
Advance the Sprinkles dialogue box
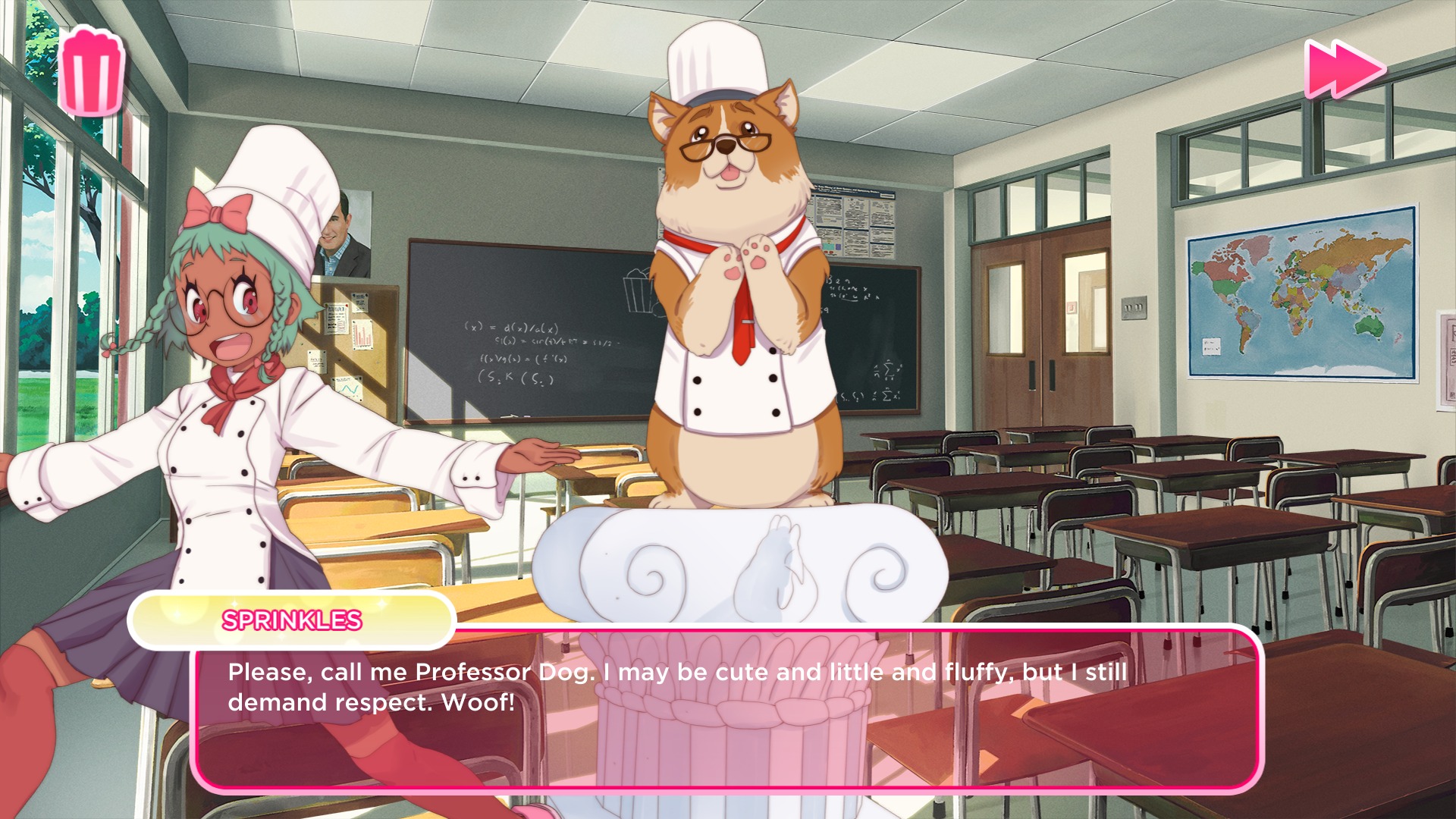tap(728, 708)
